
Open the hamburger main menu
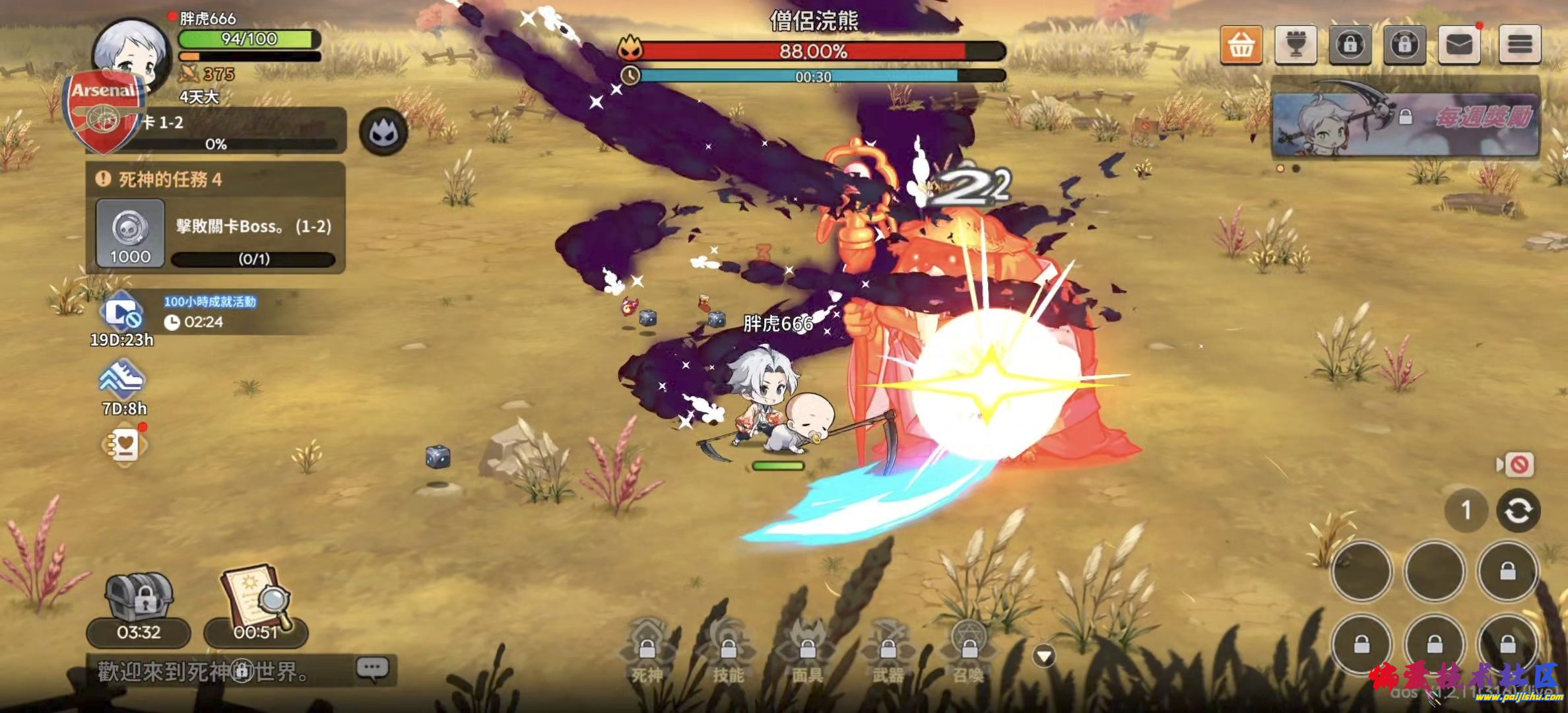click(1520, 45)
